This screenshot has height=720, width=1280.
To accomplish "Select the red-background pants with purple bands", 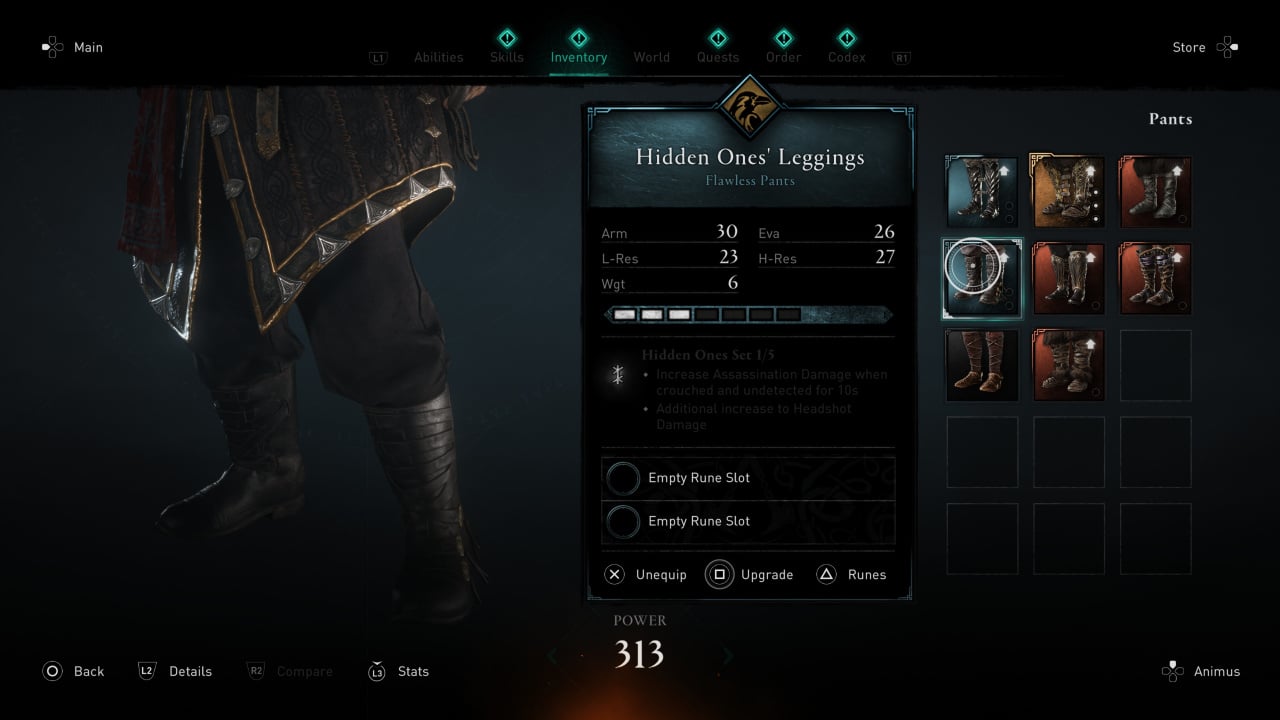I will click(x=1155, y=278).
